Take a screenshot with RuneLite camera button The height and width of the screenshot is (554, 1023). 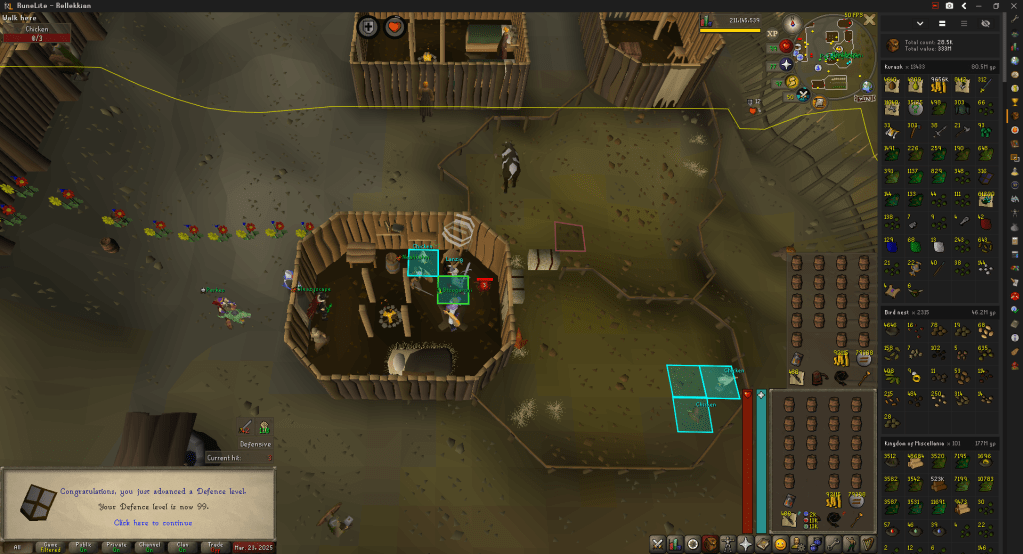[949, 6]
